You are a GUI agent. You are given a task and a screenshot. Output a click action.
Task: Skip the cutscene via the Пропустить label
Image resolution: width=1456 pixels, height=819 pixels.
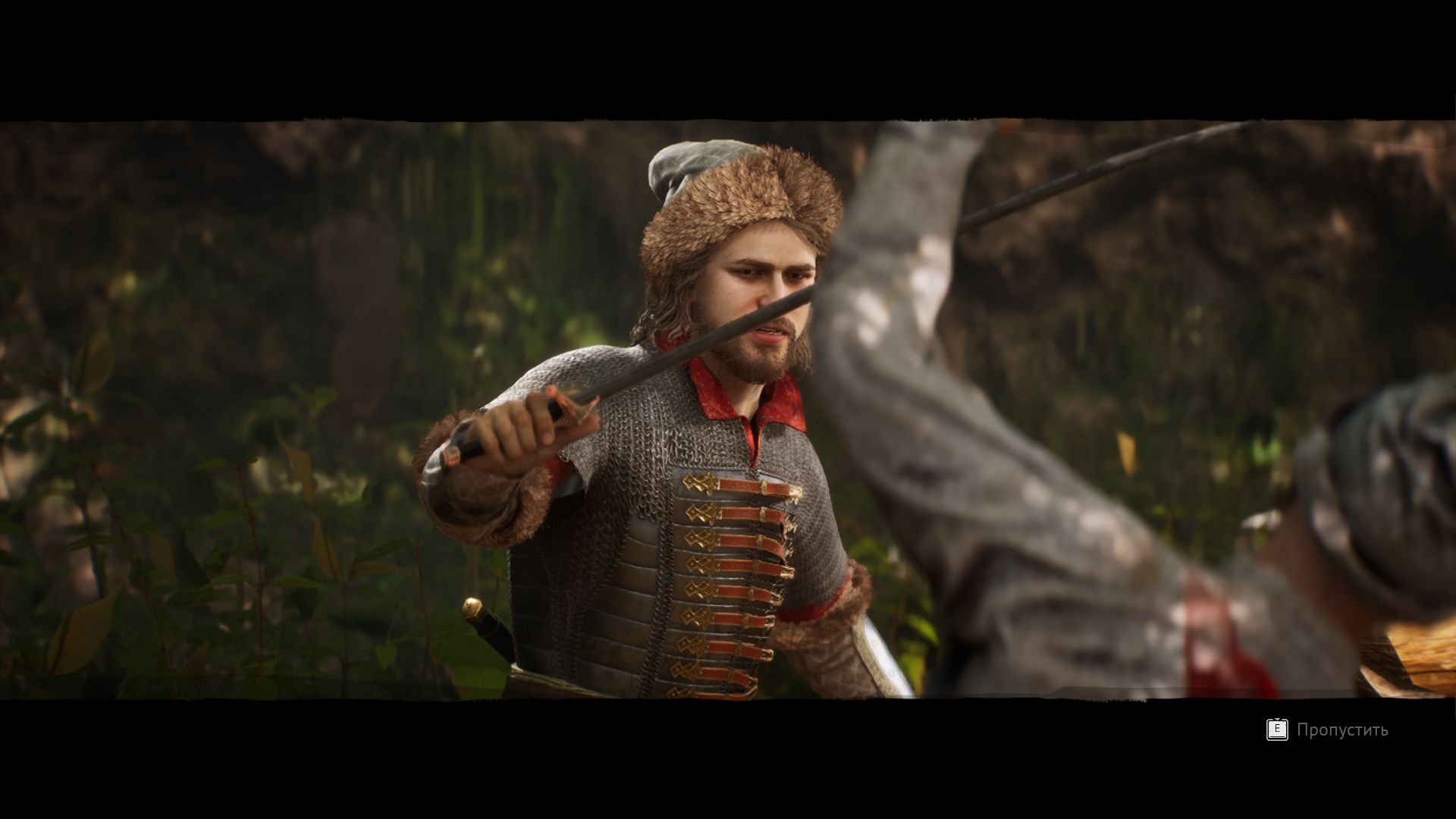pyautogui.click(x=1341, y=730)
